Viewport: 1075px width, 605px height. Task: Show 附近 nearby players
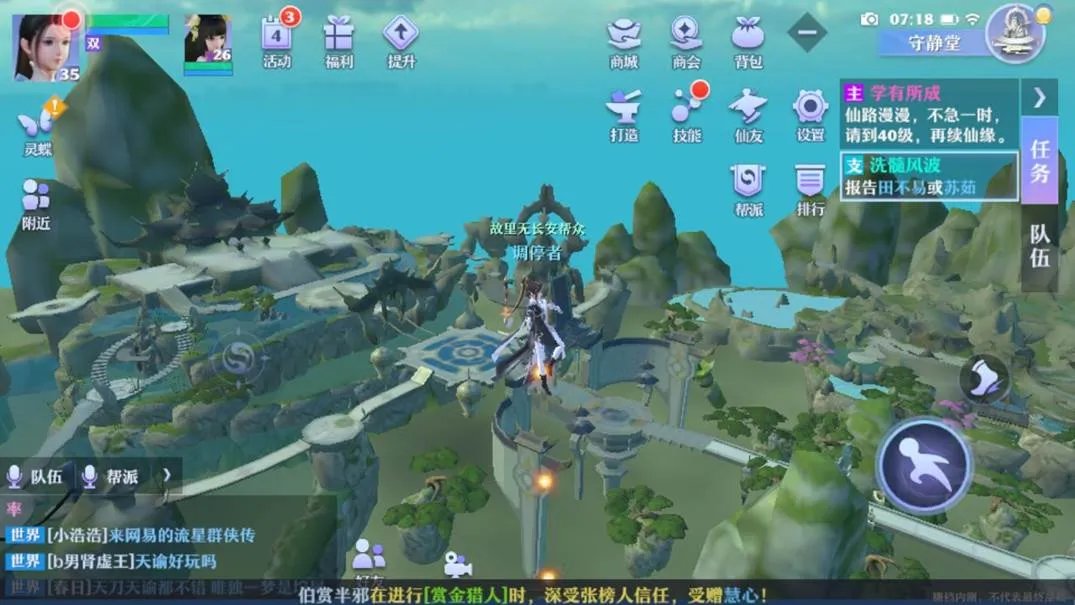click(x=36, y=203)
